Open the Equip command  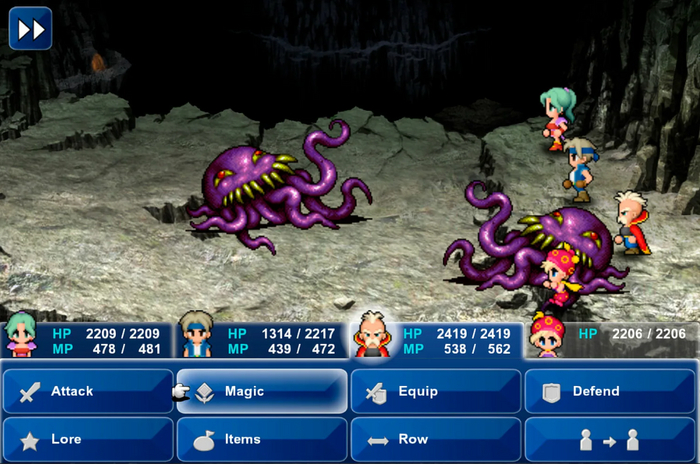(x=435, y=391)
